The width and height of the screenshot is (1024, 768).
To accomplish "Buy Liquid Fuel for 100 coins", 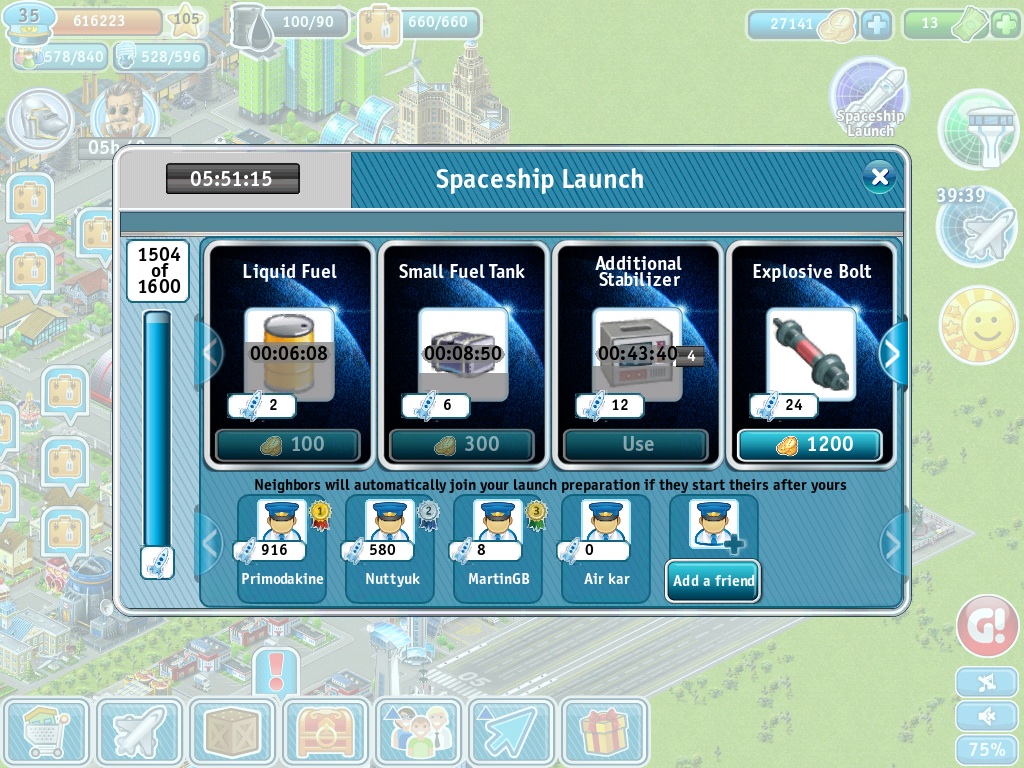I will pos(288,444).
